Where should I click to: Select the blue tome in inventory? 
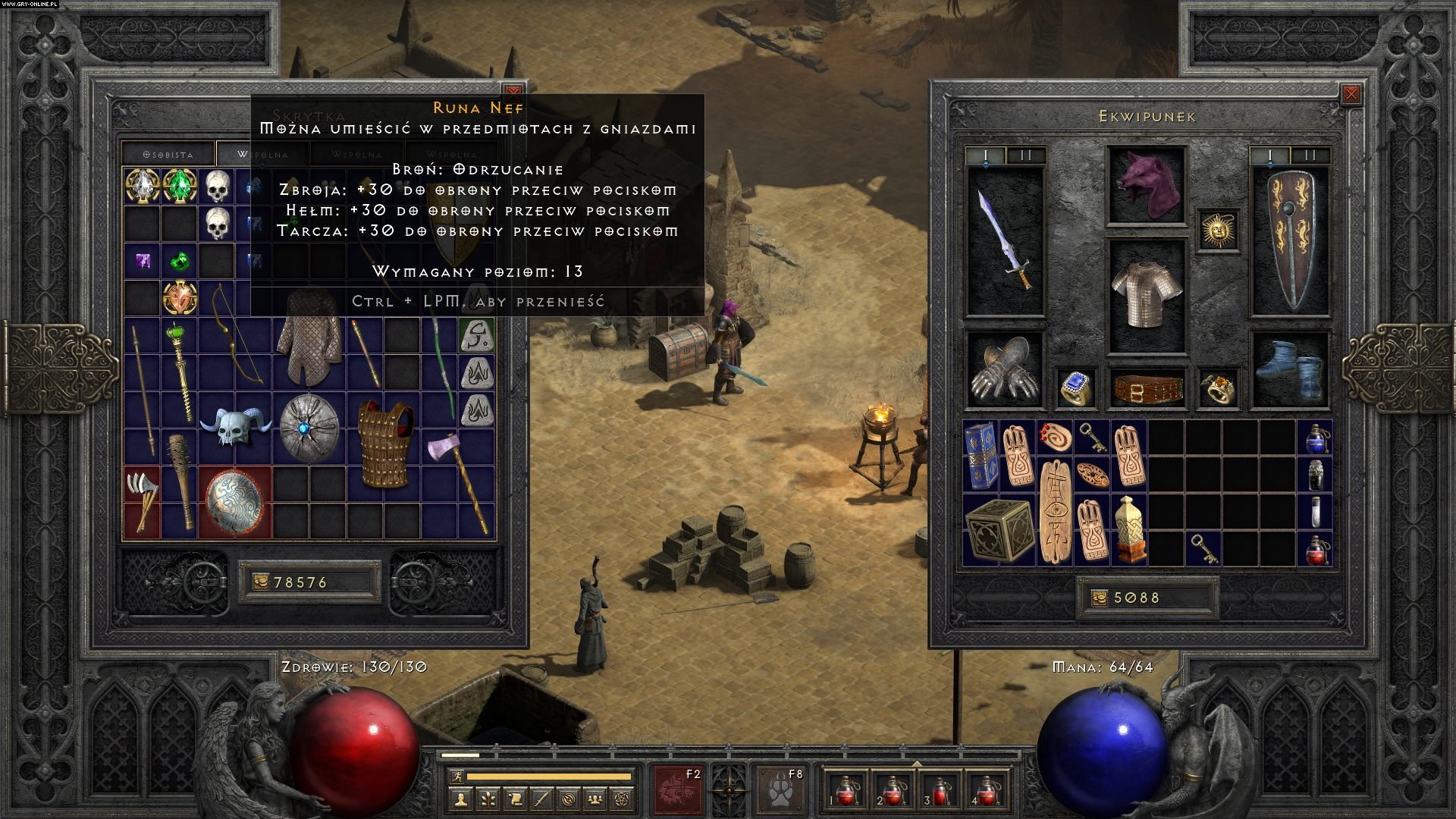(981, 455)
